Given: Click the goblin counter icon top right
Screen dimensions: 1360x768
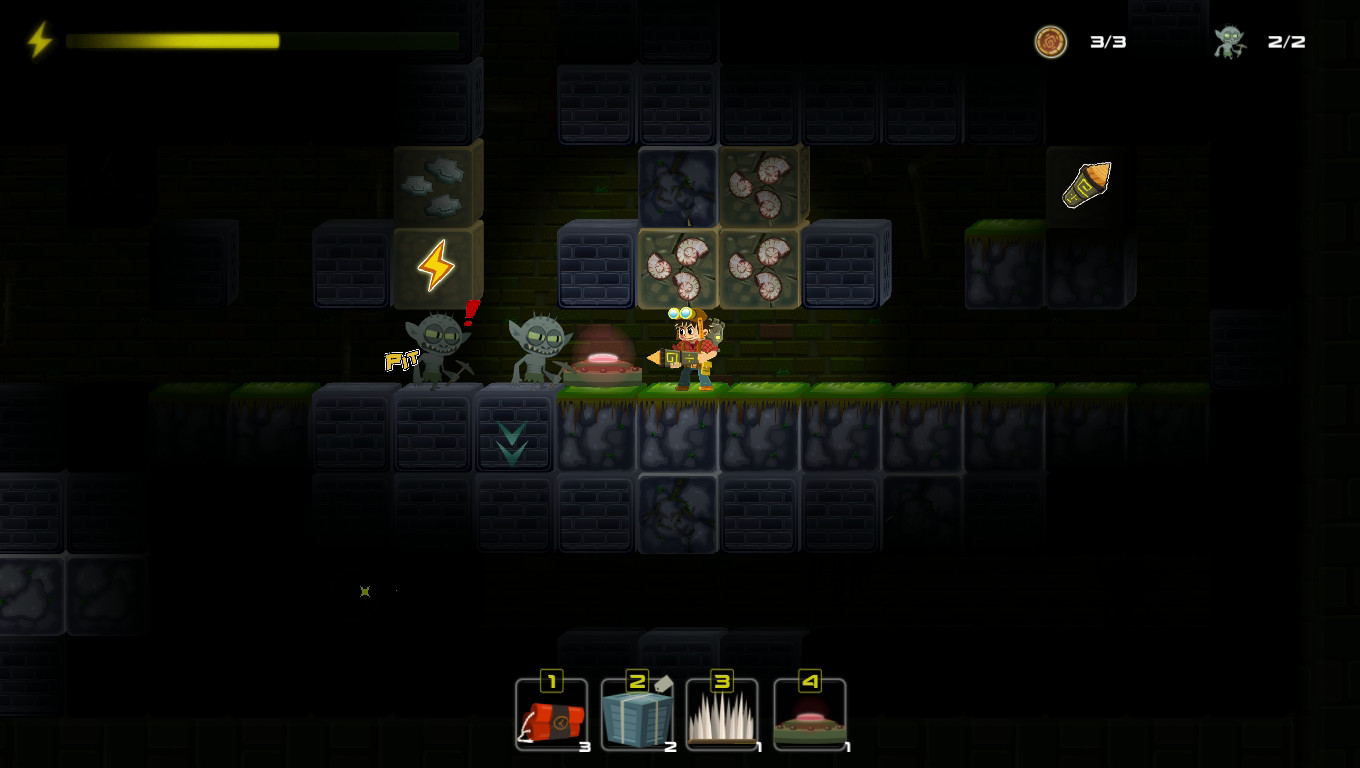Looking at the screenshot, I should coord(1228,42).
